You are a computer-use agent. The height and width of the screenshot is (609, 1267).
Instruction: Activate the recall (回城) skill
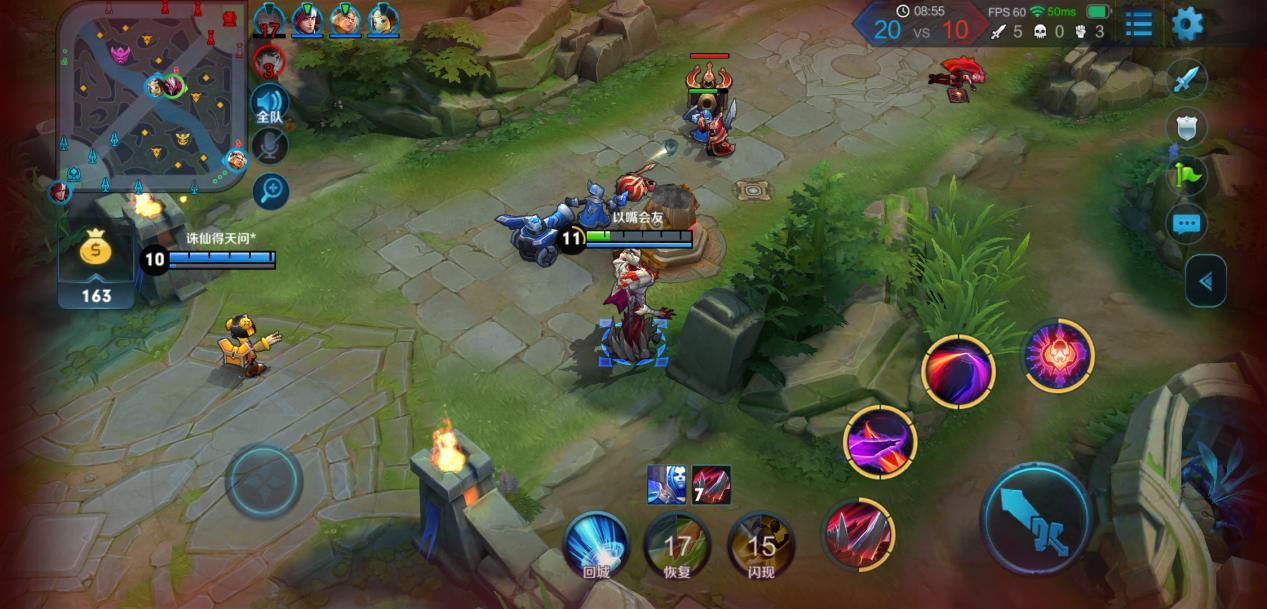[596, 545]
